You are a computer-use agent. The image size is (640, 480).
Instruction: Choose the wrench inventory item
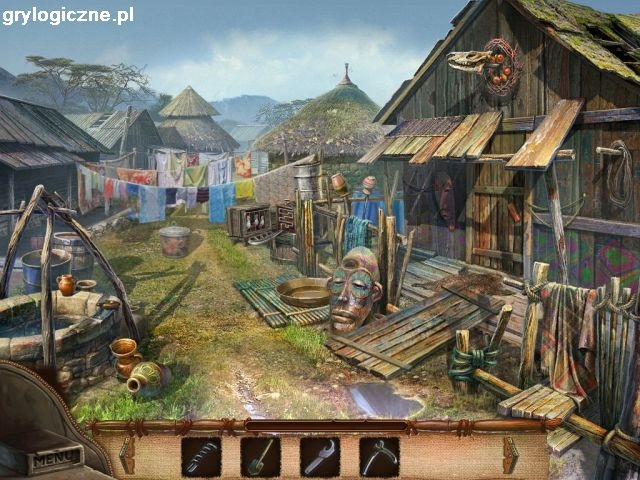click(x=319, y=457)
